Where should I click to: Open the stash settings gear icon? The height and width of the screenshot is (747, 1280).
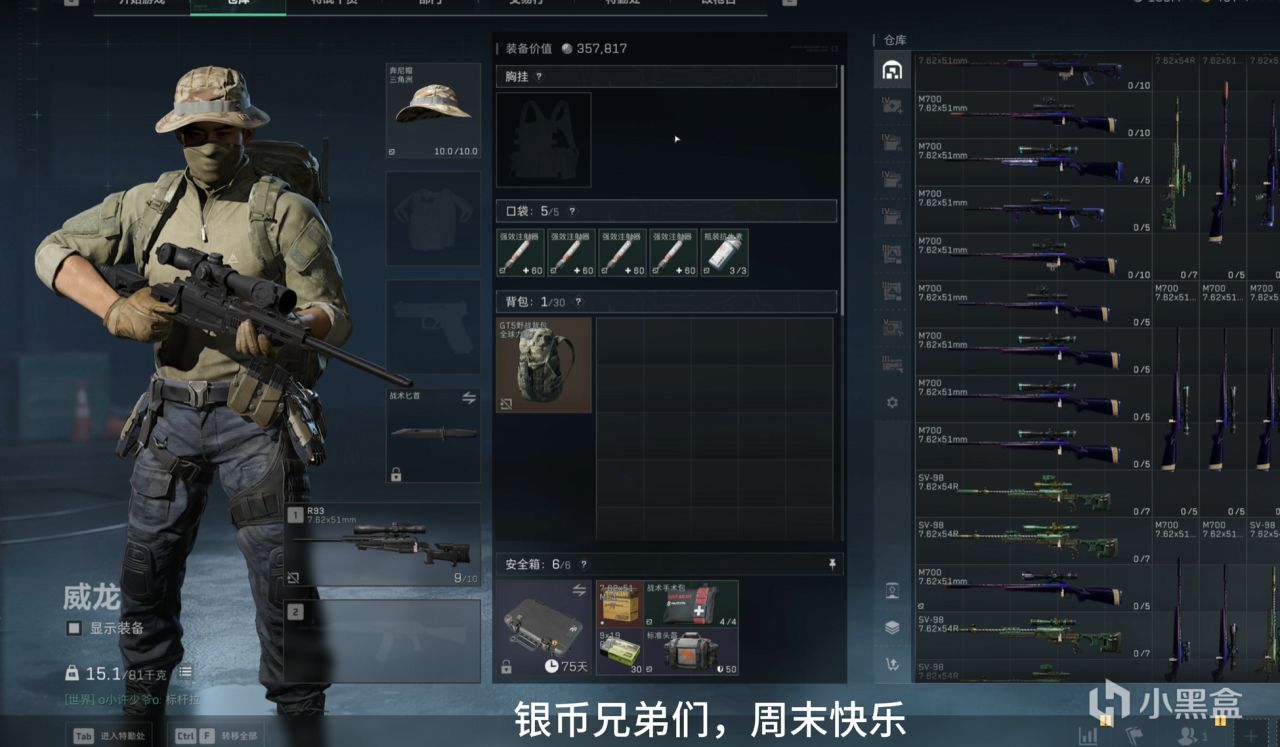892,403
